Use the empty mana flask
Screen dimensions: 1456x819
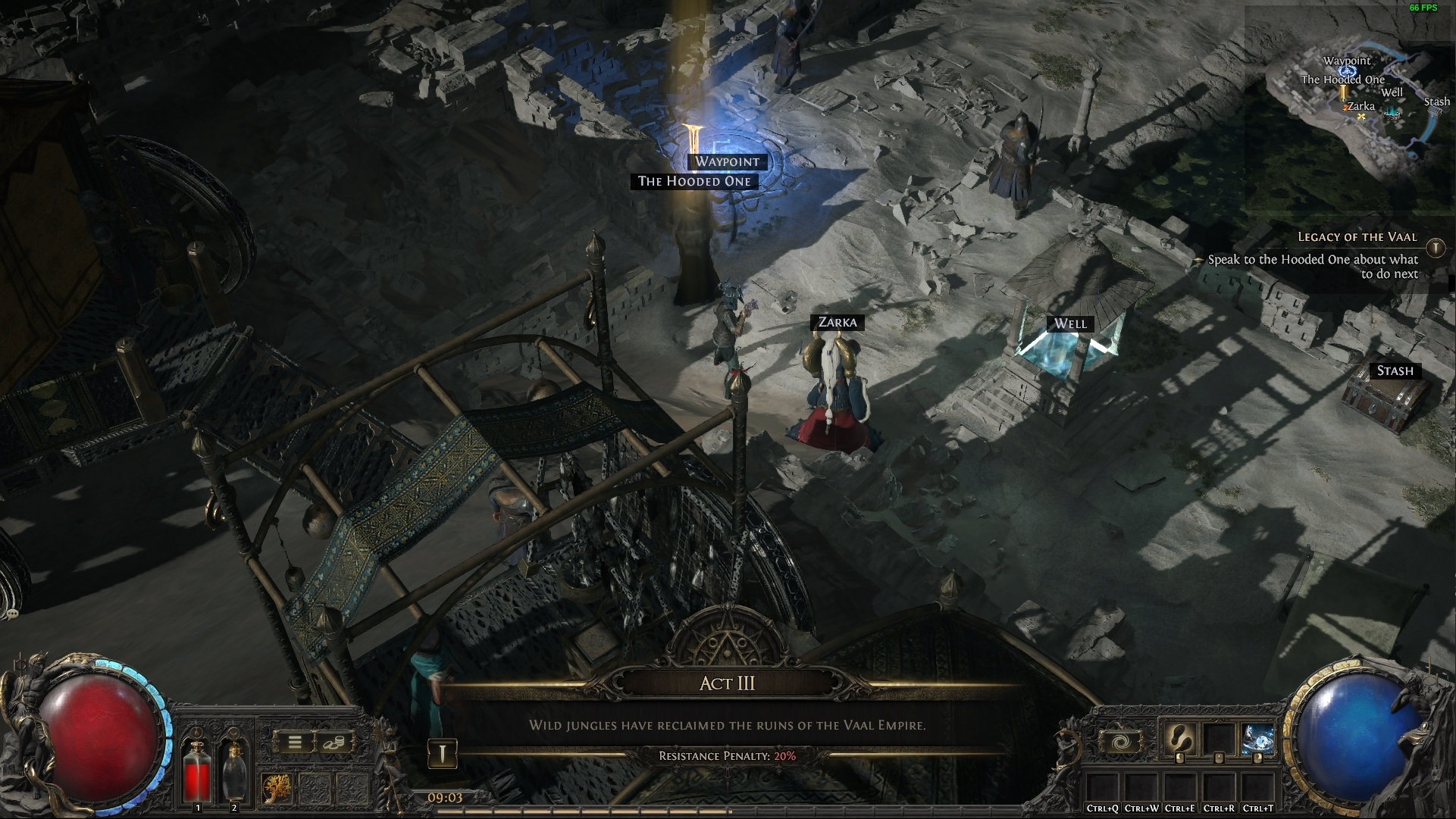click(x=234, y=770)
